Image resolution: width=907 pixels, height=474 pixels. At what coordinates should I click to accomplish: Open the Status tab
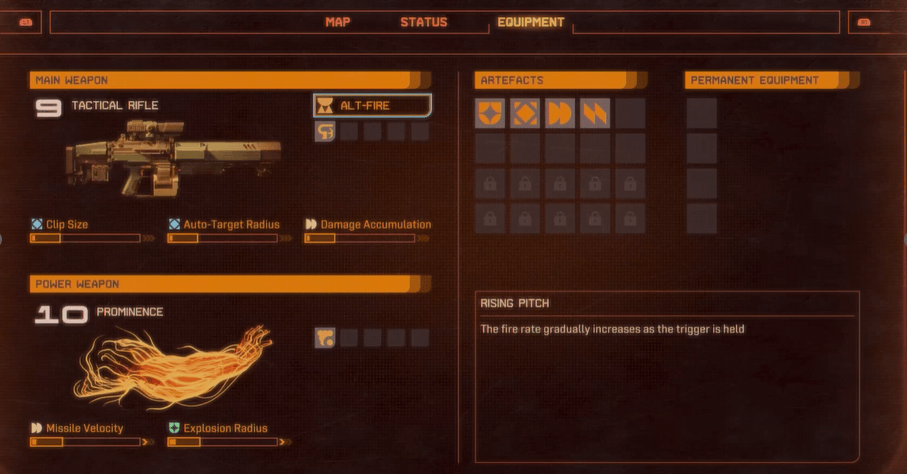click(424, 22)
